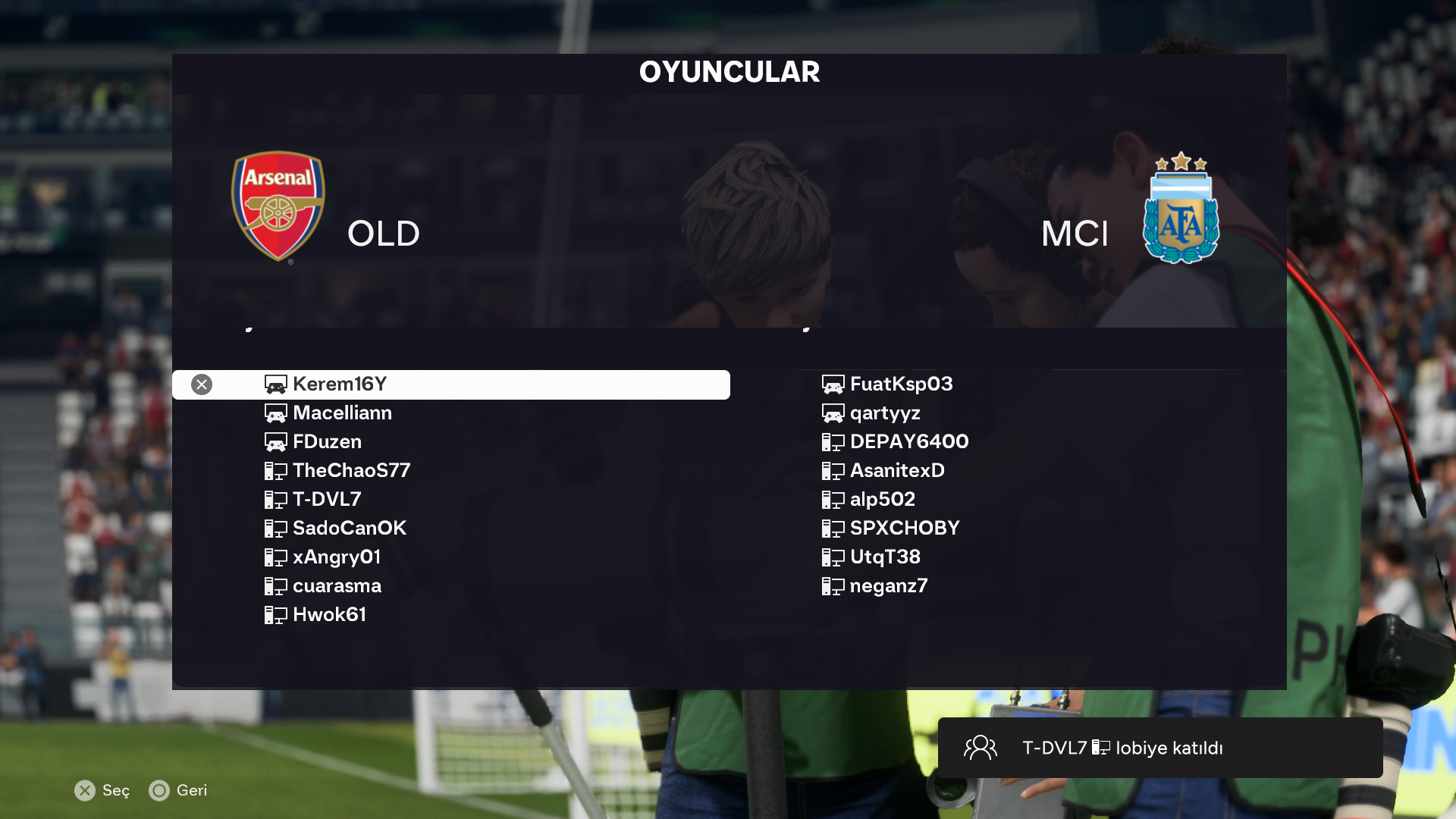Select neganz7 from the MCI list

tap(888, 586)
